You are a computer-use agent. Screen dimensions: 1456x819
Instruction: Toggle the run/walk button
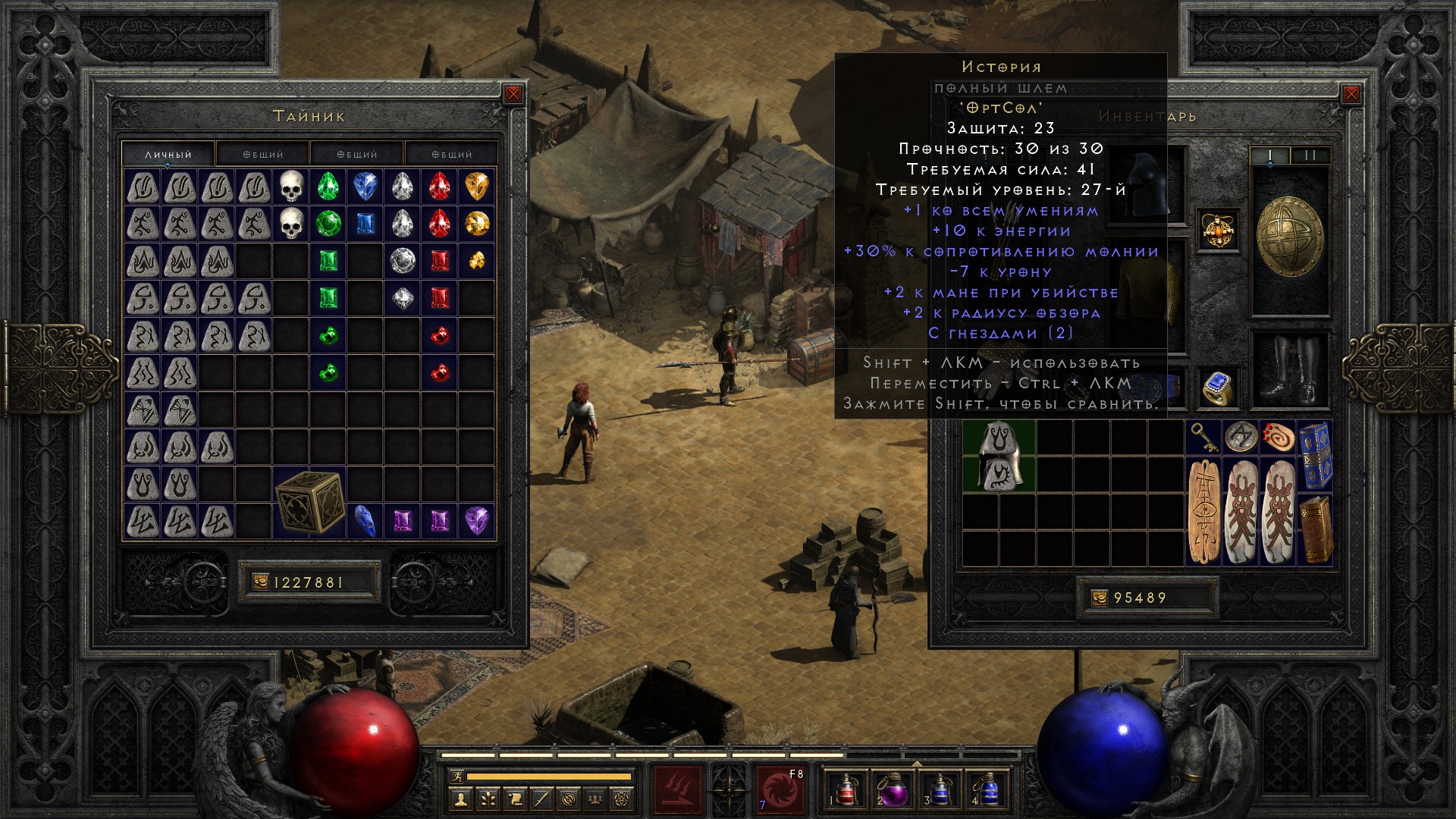coord(455,777)
